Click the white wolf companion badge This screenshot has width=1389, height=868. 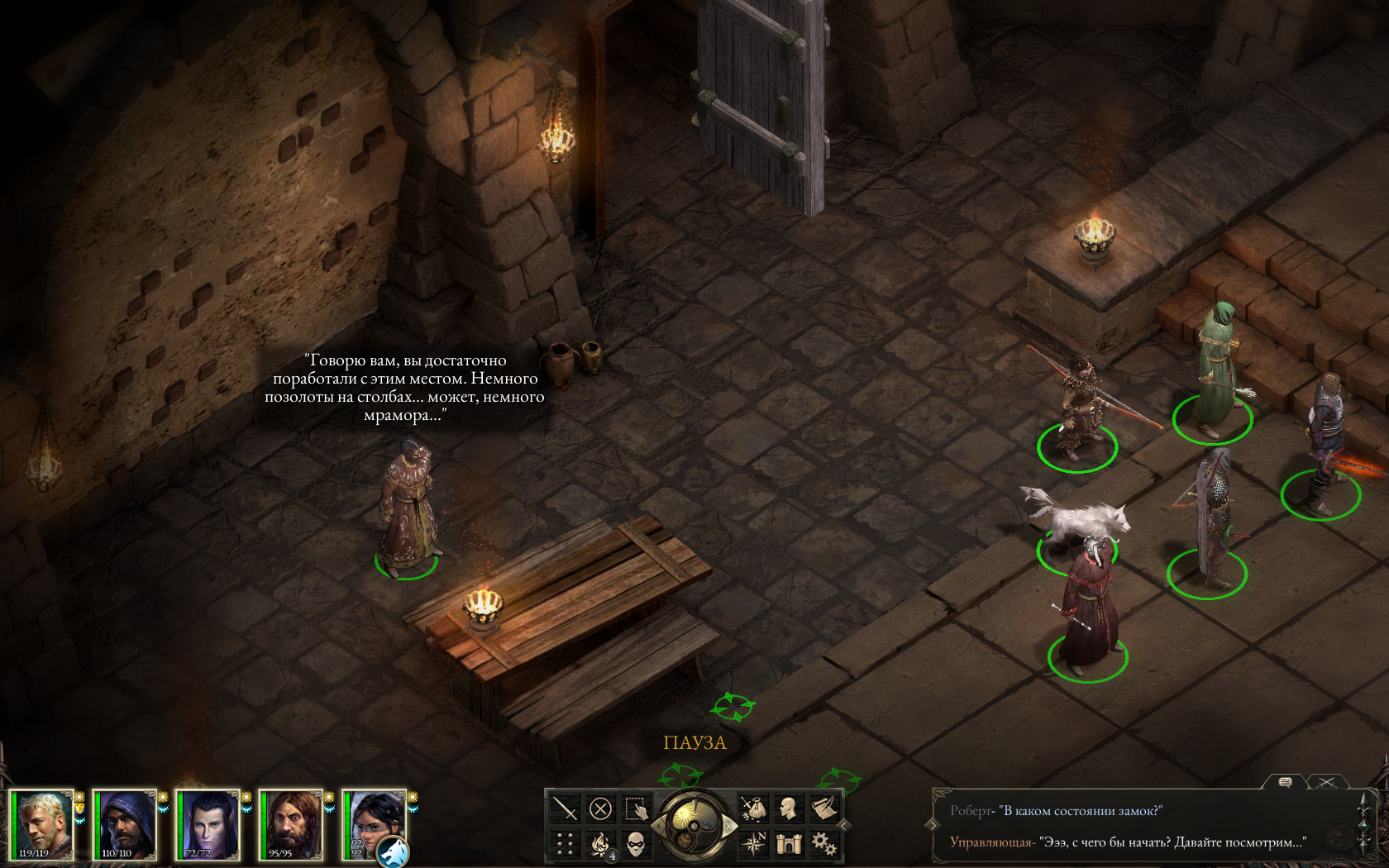394,851
